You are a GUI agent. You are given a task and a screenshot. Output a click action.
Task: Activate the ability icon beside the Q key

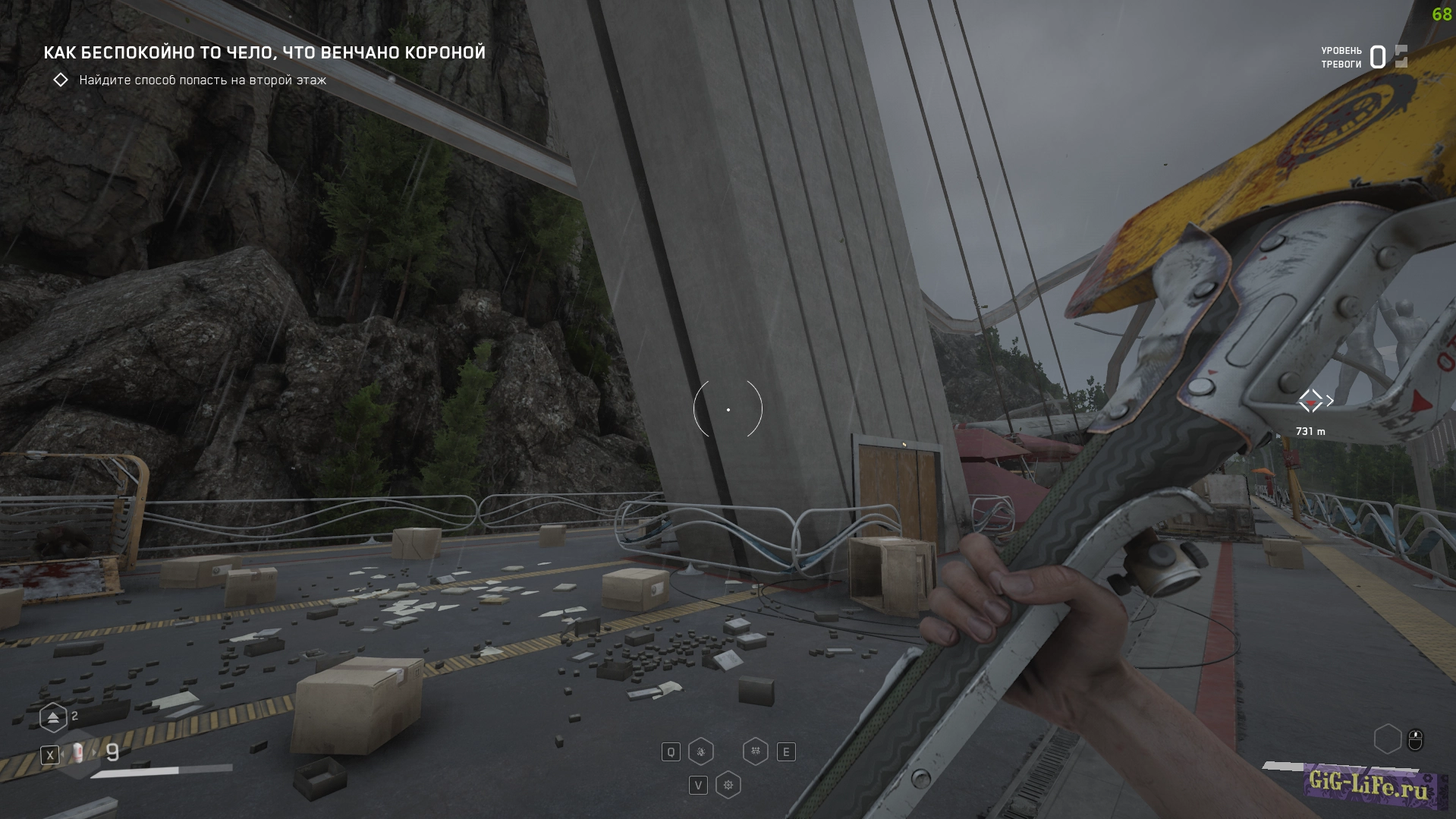(700, 751)
